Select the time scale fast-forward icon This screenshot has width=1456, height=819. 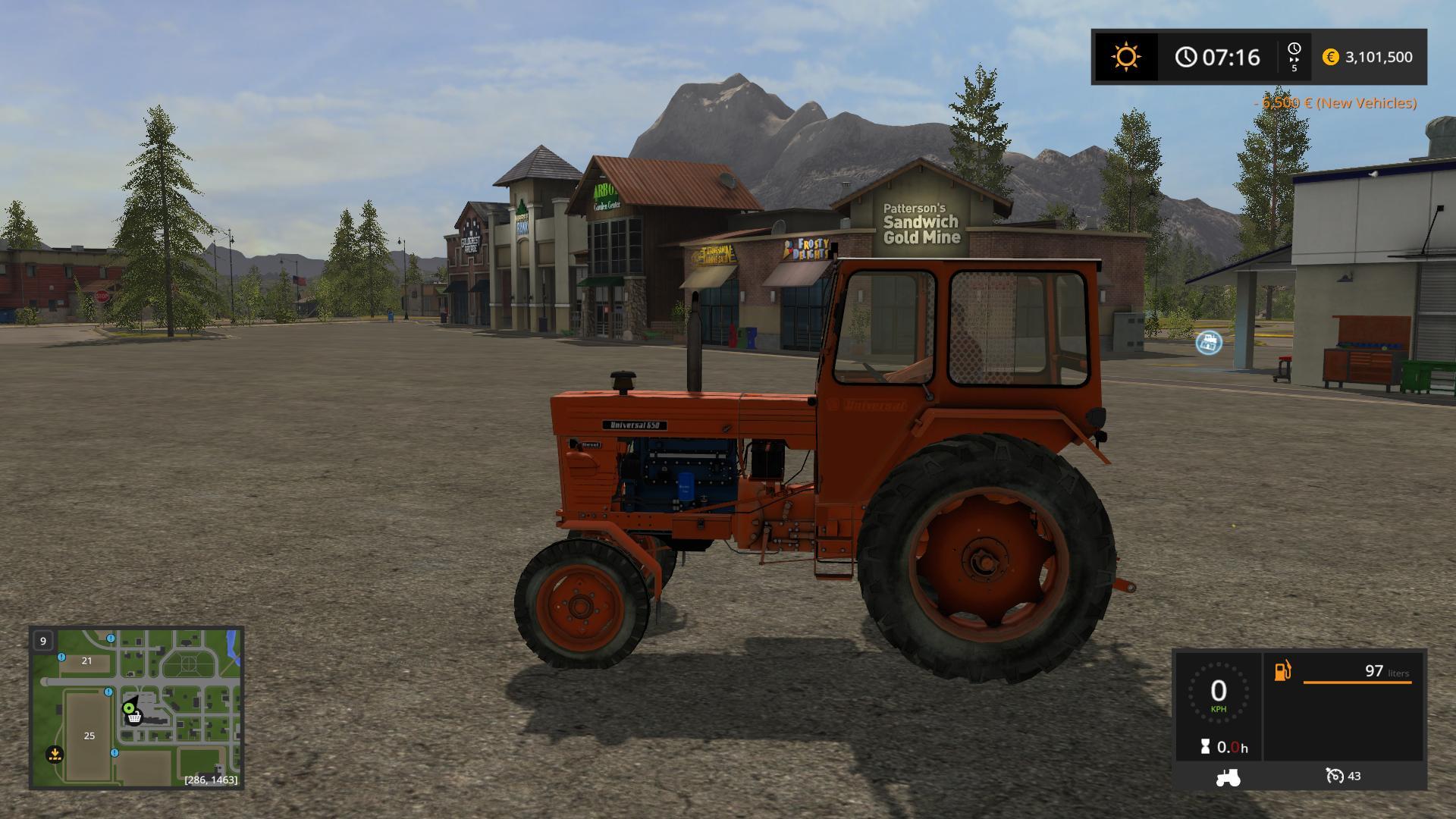(x=1294, y=57)
